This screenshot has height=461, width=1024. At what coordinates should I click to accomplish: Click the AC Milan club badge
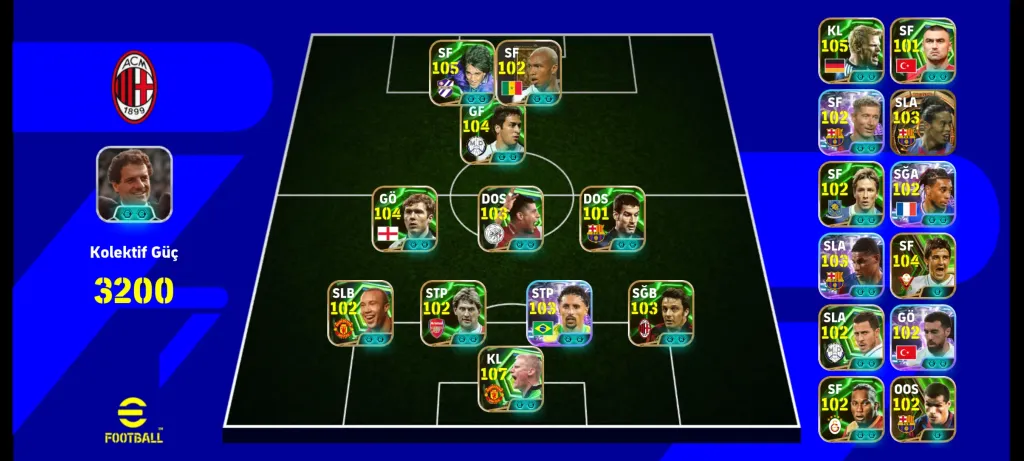coord(134,87)
